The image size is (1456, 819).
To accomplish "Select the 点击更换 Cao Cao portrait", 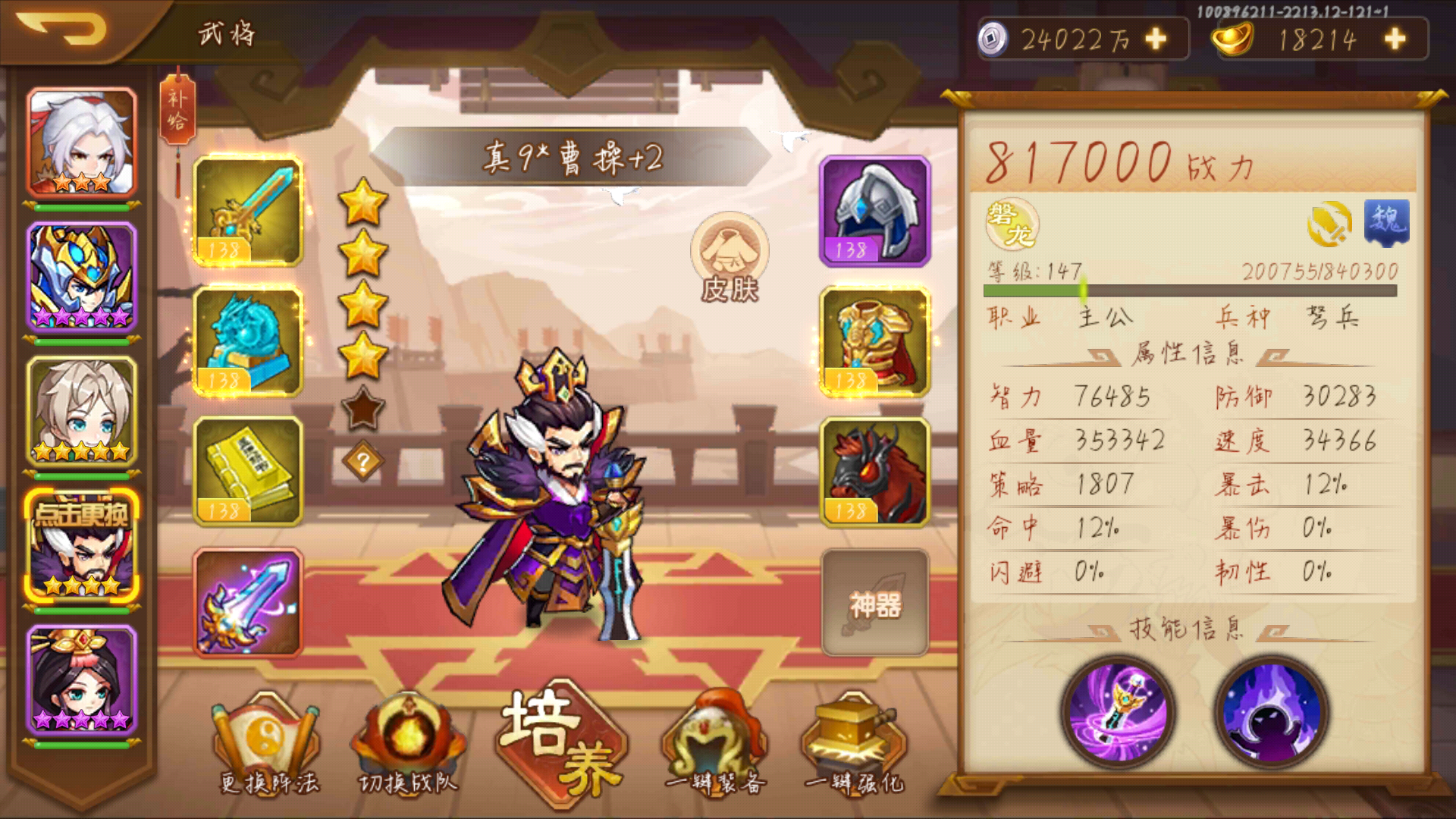I will 83,542.
